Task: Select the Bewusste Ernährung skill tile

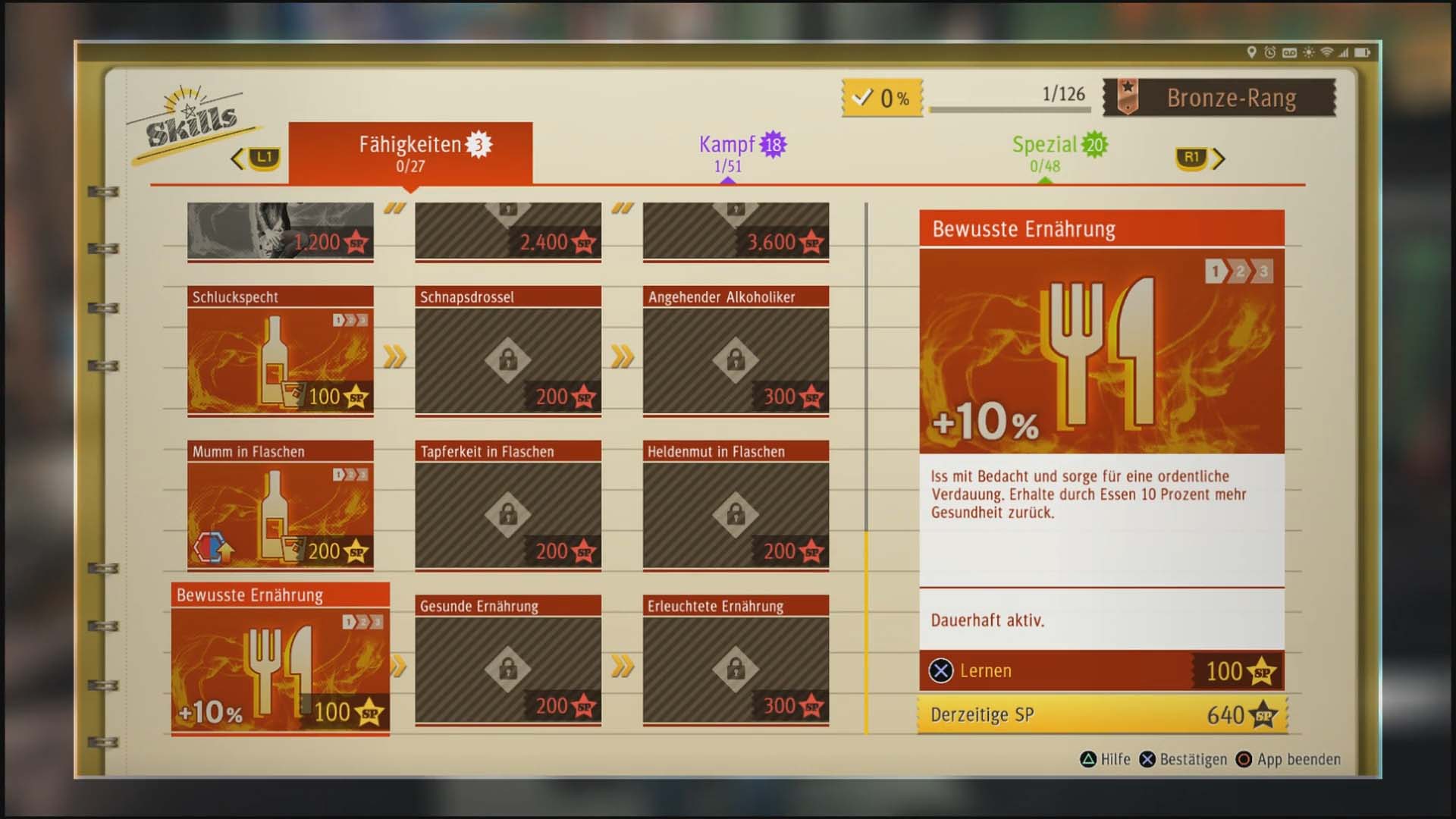Action: click(280, 659)
